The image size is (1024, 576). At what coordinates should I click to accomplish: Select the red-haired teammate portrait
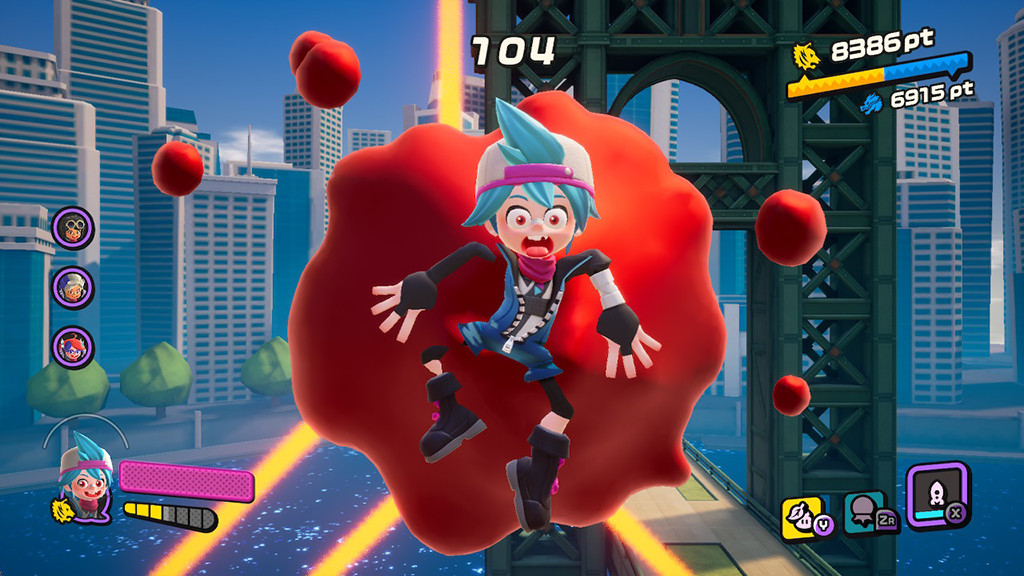(73, 348)
